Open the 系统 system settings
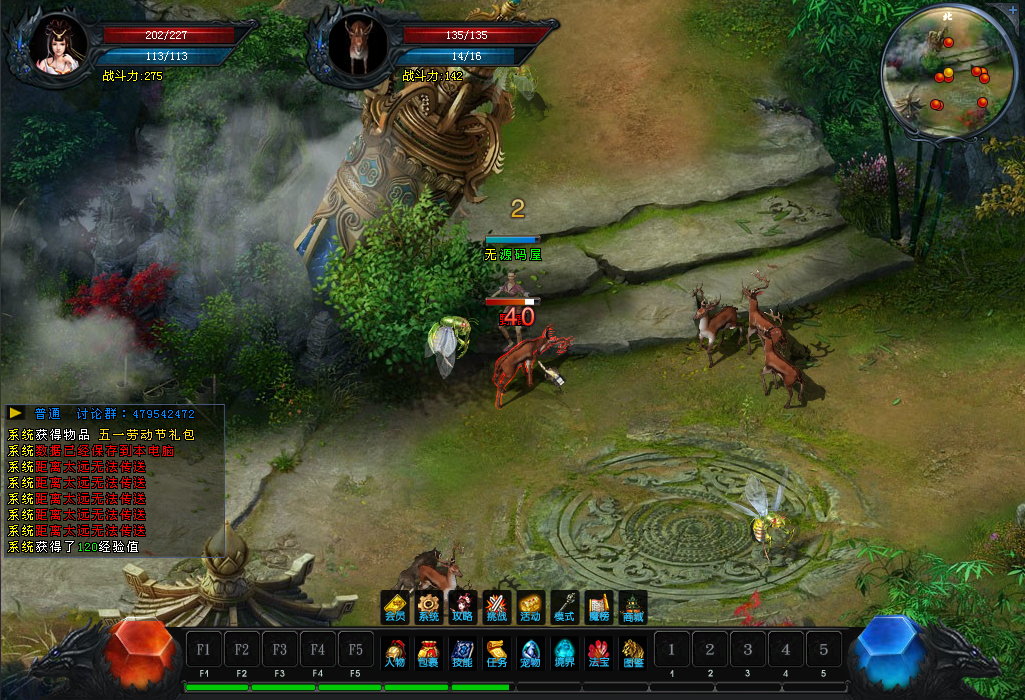This screenshot has width=1025, height=700. (x=429, y=607)
